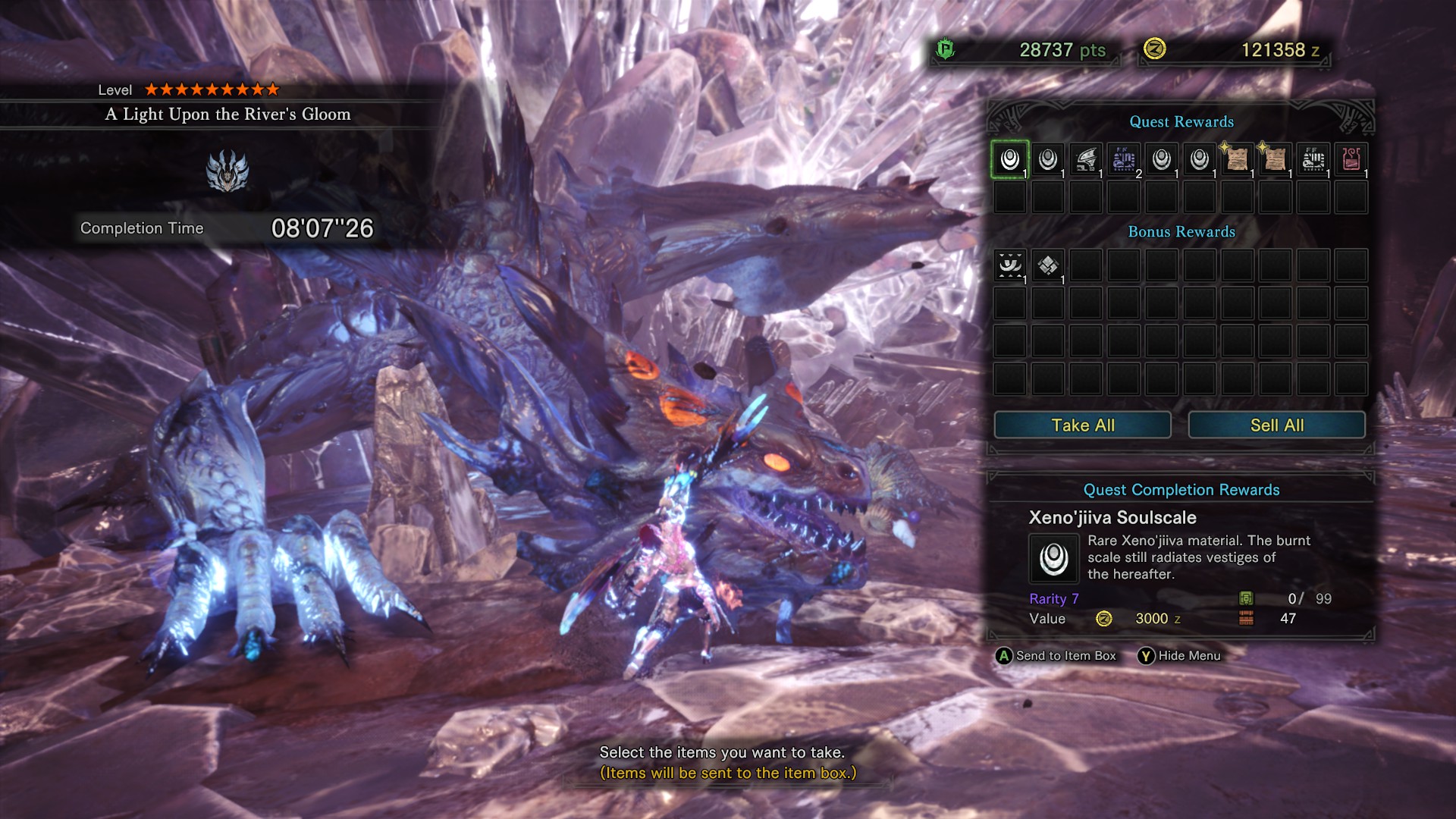Screen dimensions: 1456x819
Task: Take all quest rewards
Action: tap(1082, 425)
